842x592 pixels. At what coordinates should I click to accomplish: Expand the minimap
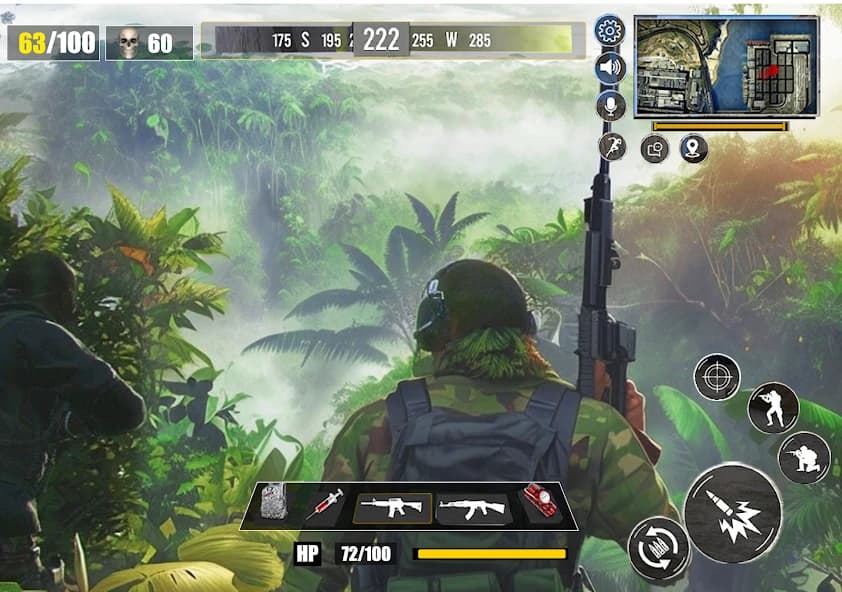click(x=726, y=66)
